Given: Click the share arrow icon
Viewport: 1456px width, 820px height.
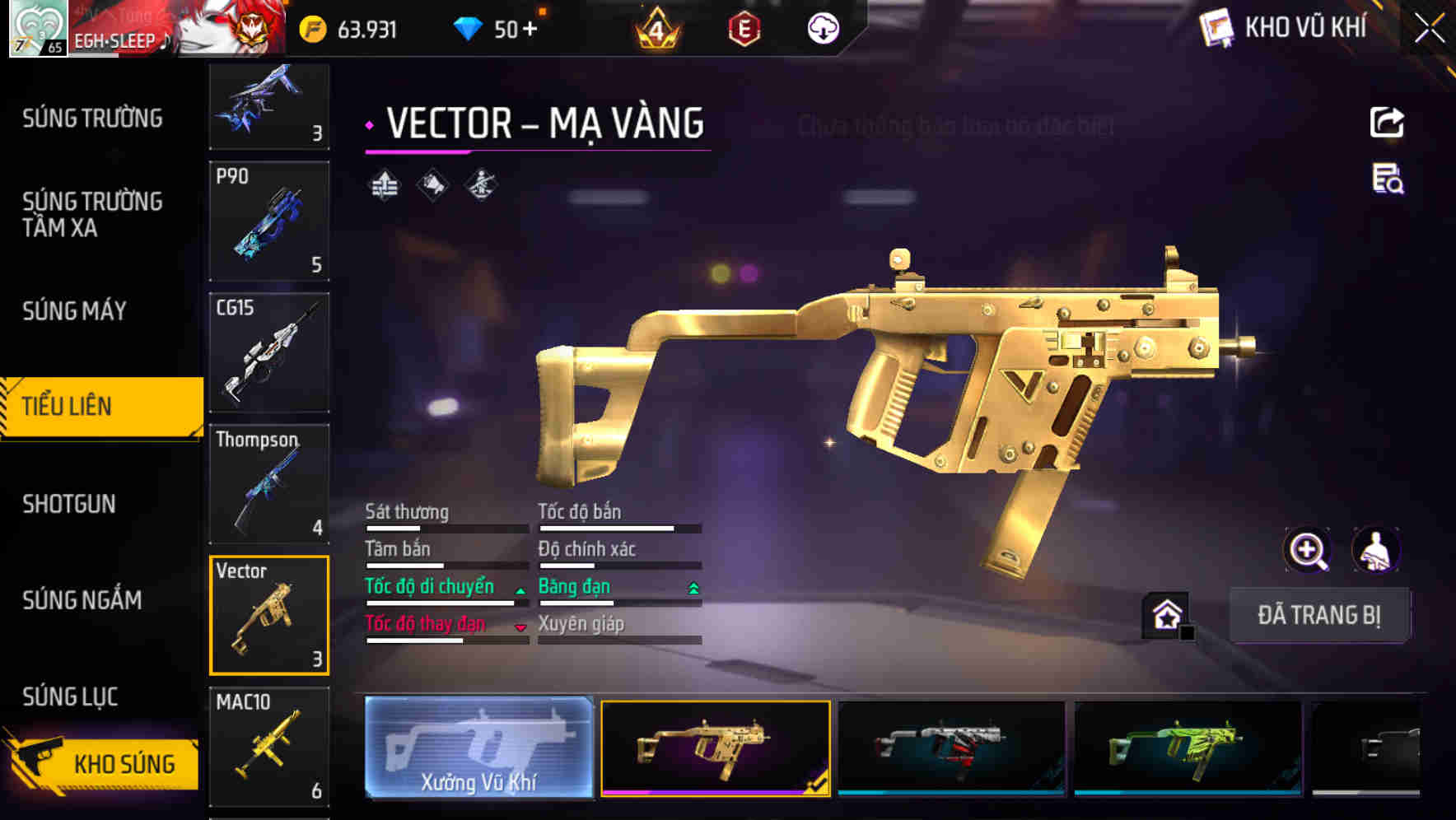Looking at the screenshot, I should click(x=1387, y=123).
